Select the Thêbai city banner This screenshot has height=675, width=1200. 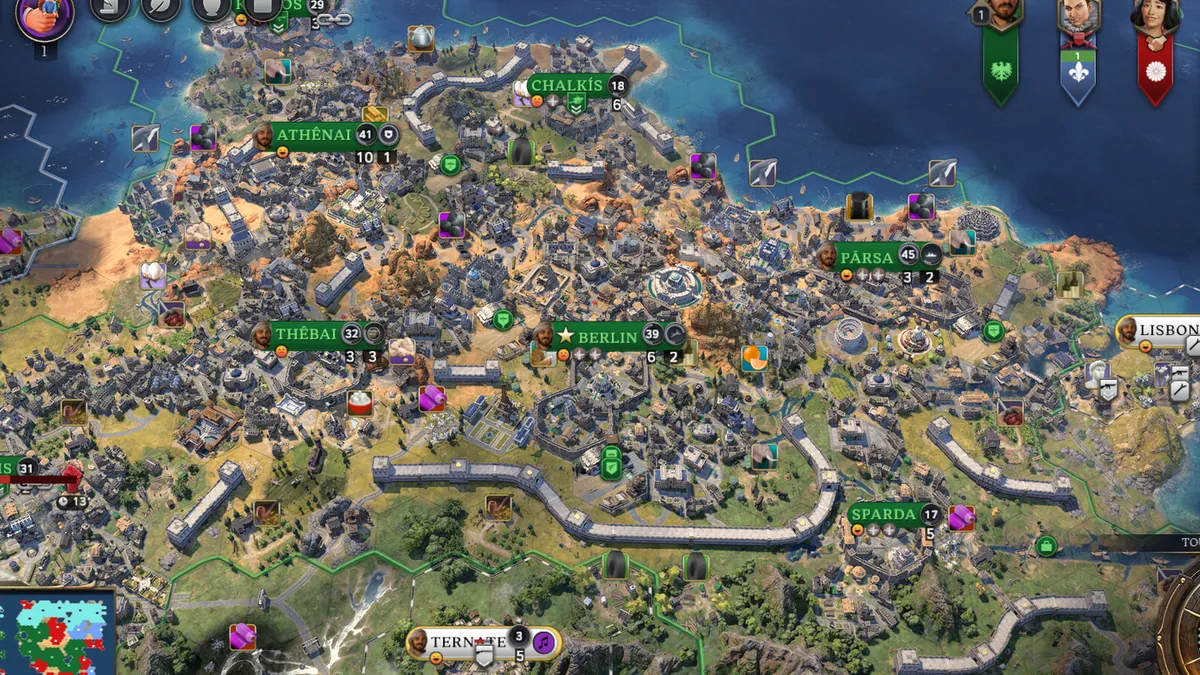point(308,334)
